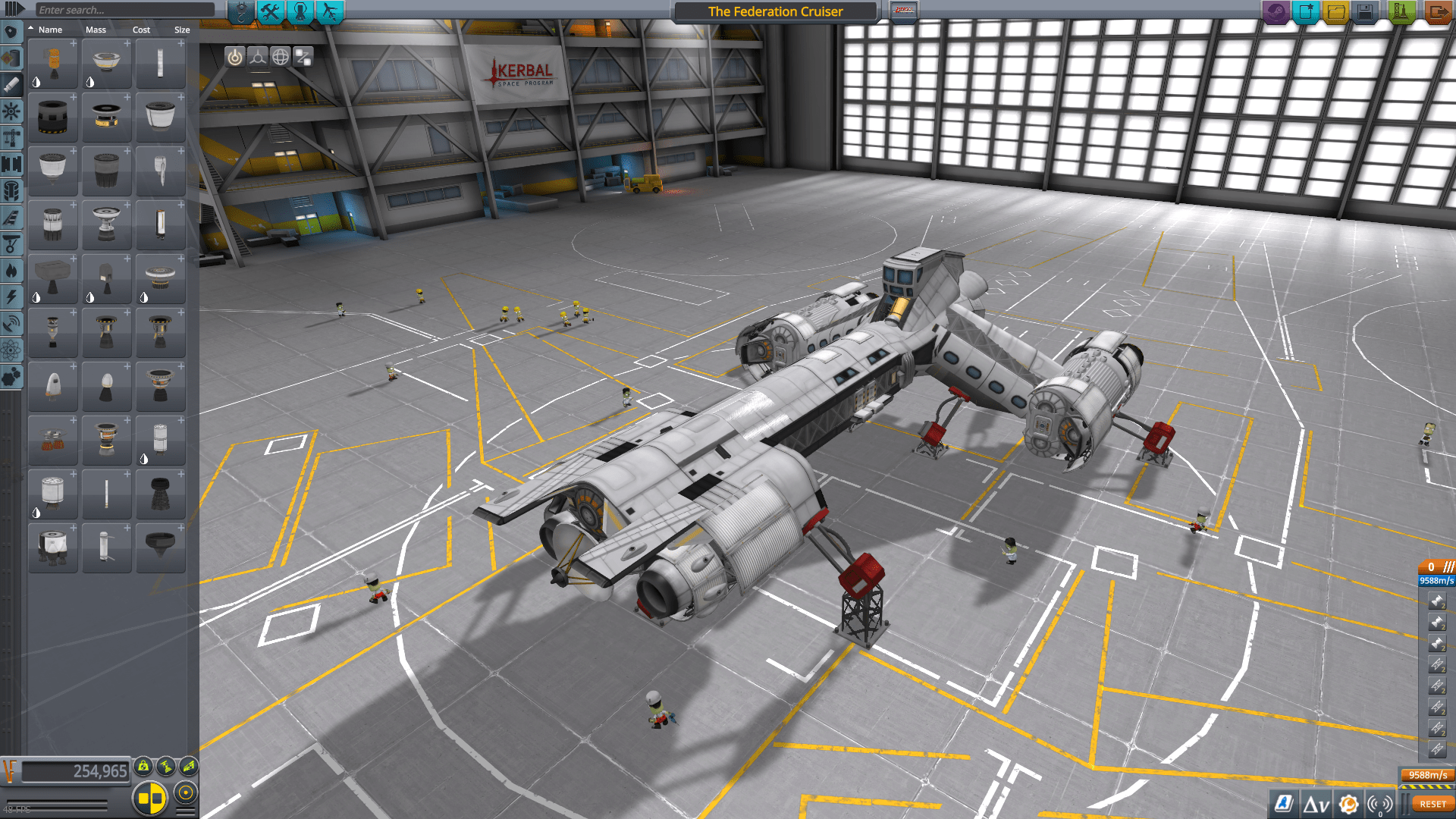The height and width of the screenshot is (819, 1456).
Task: Sort parts by the Mass column
Action: click(96, 30)
